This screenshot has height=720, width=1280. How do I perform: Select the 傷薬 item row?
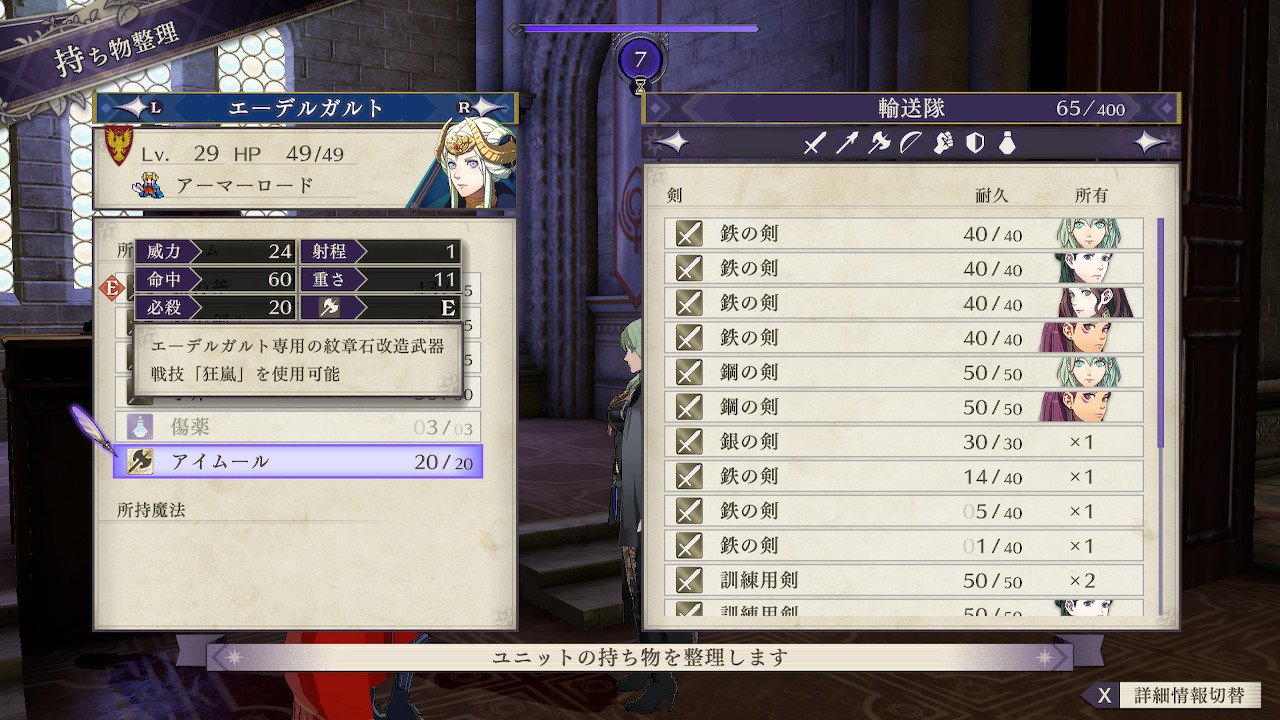coord(298,427)
